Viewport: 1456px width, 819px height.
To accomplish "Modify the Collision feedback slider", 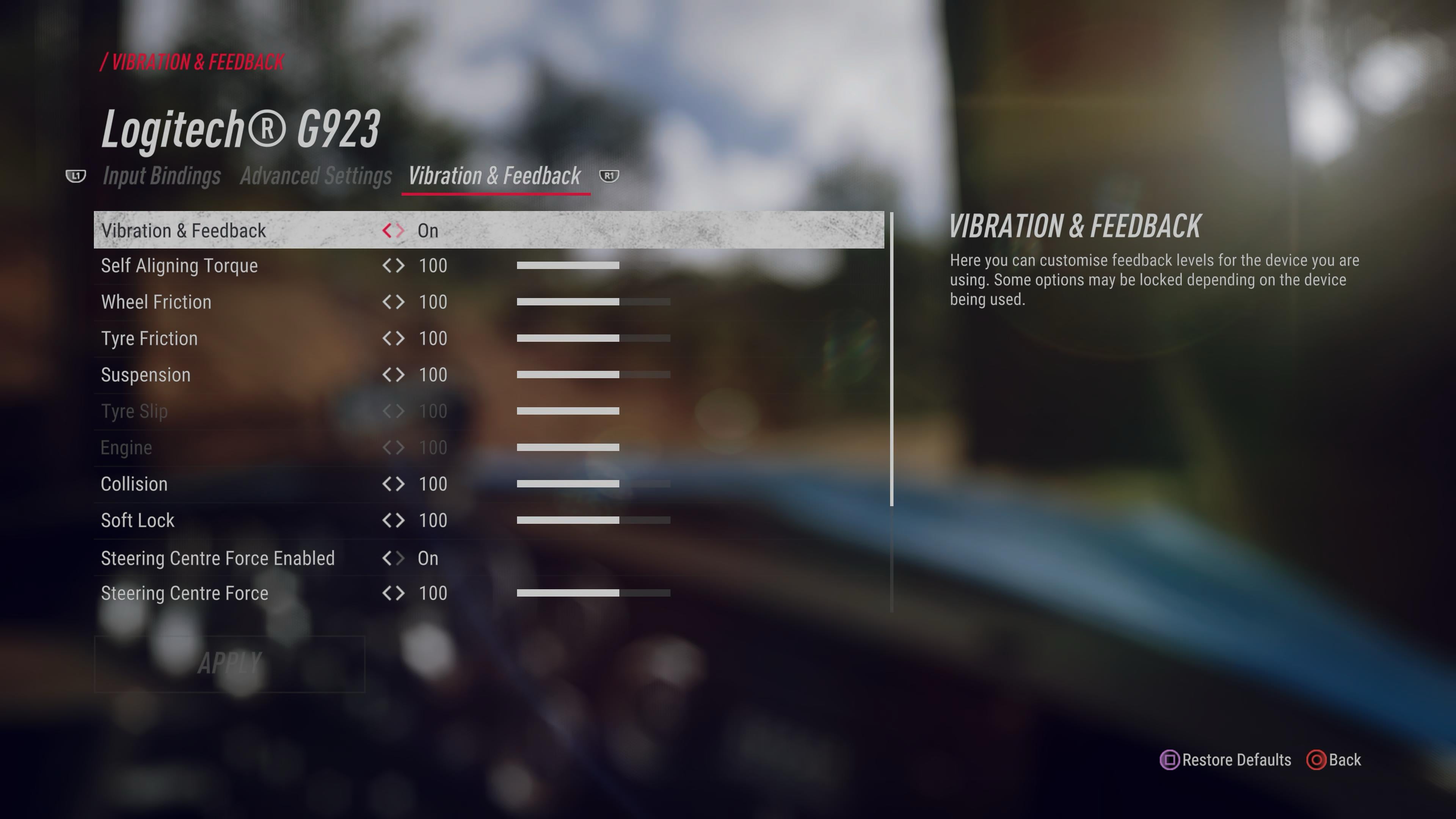I will click(x=593, y=484).
